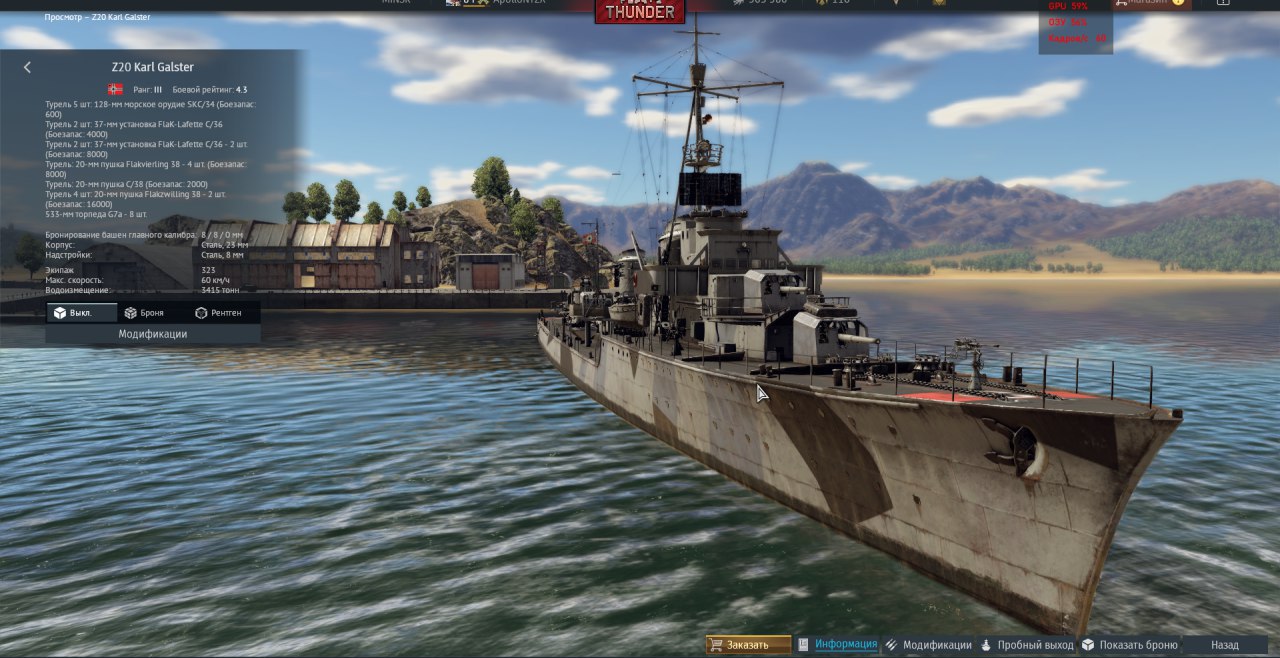Switch to the Броня armor view

tap(145, 313)
